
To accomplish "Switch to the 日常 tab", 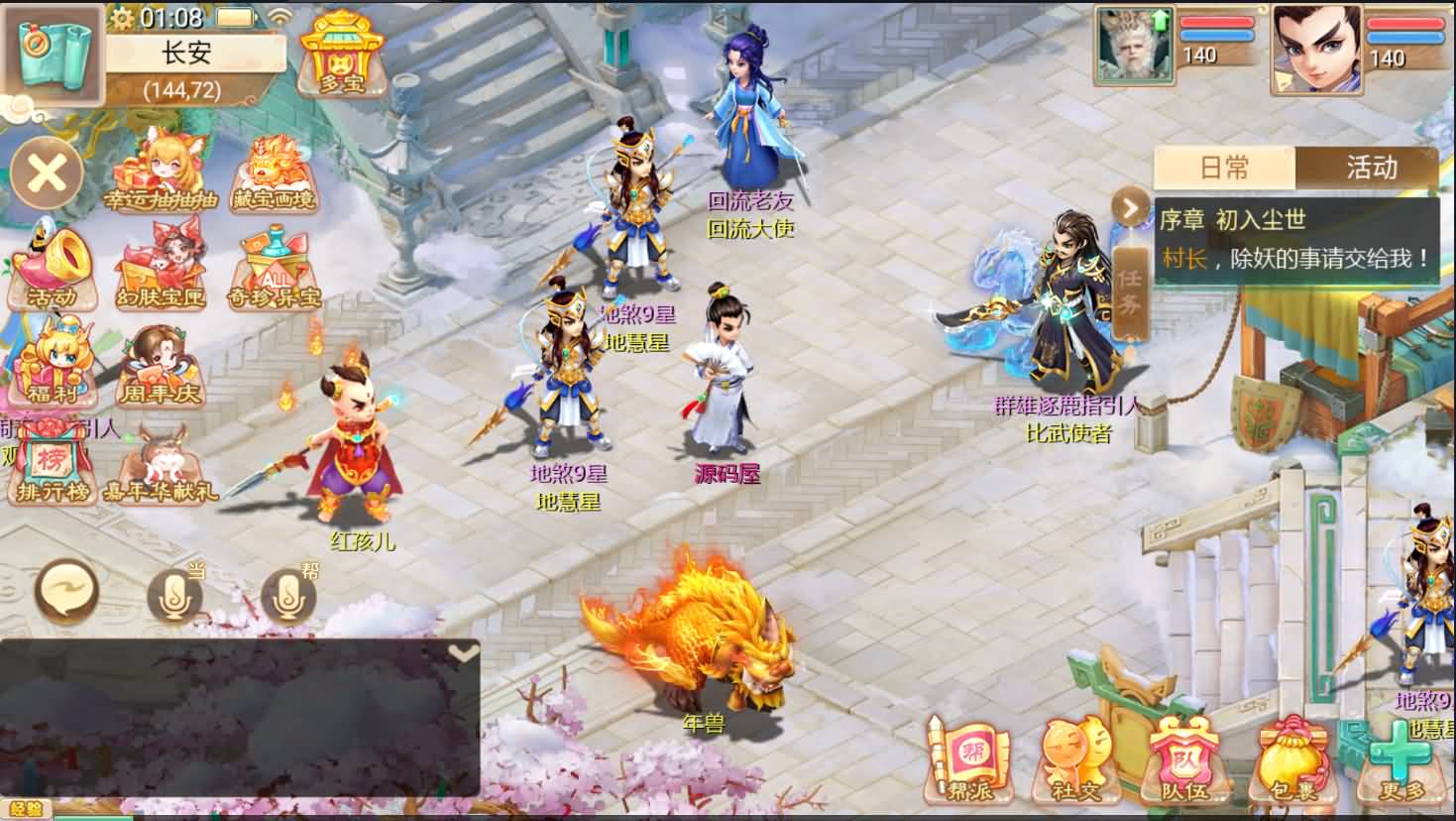I will 1225,167.
